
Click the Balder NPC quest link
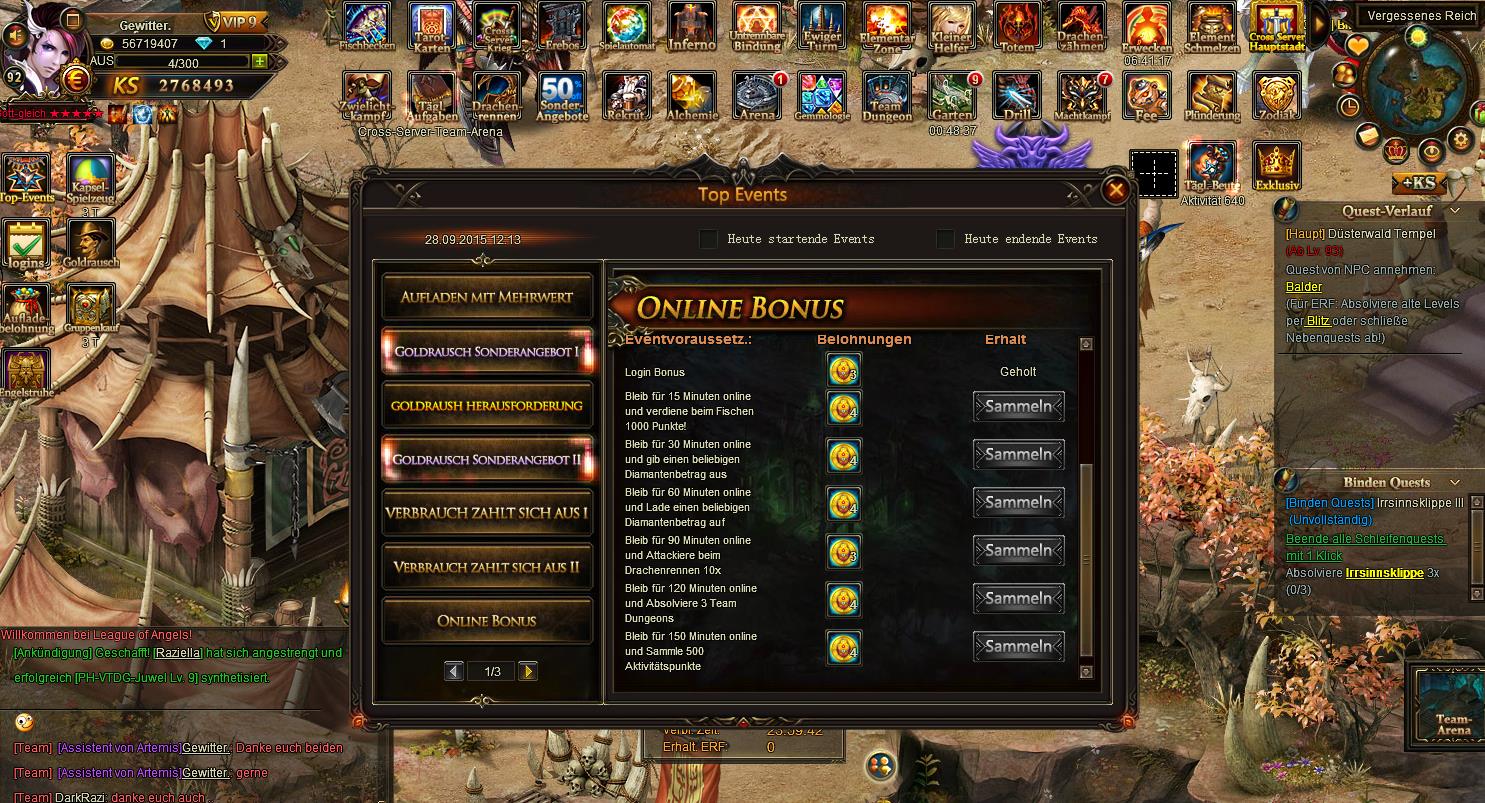coord(1304,287)
